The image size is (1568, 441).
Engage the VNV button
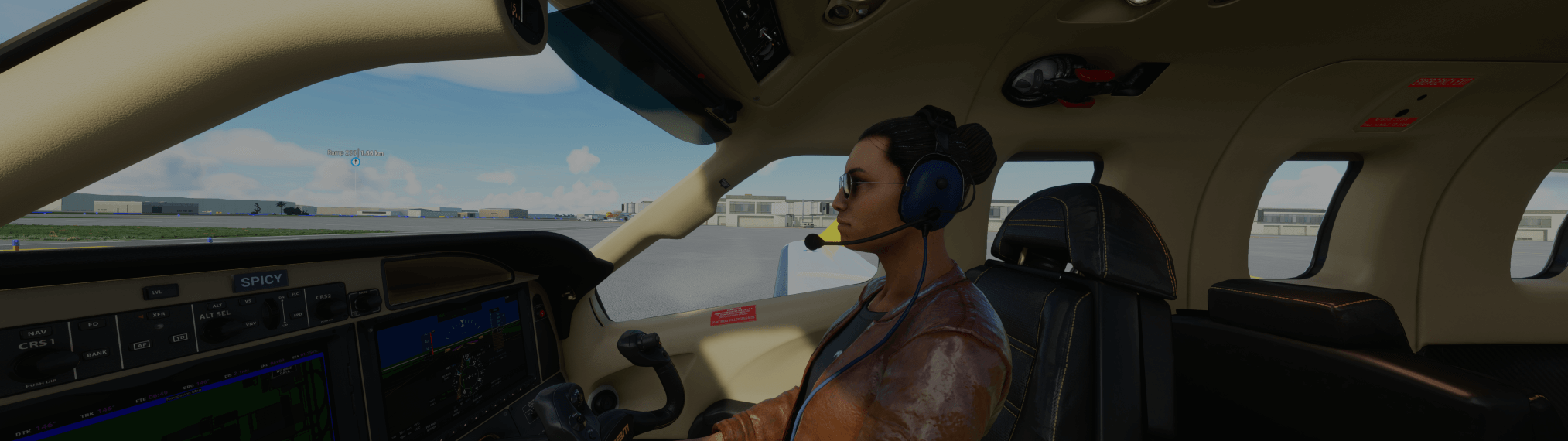click(x=251, y=324)
